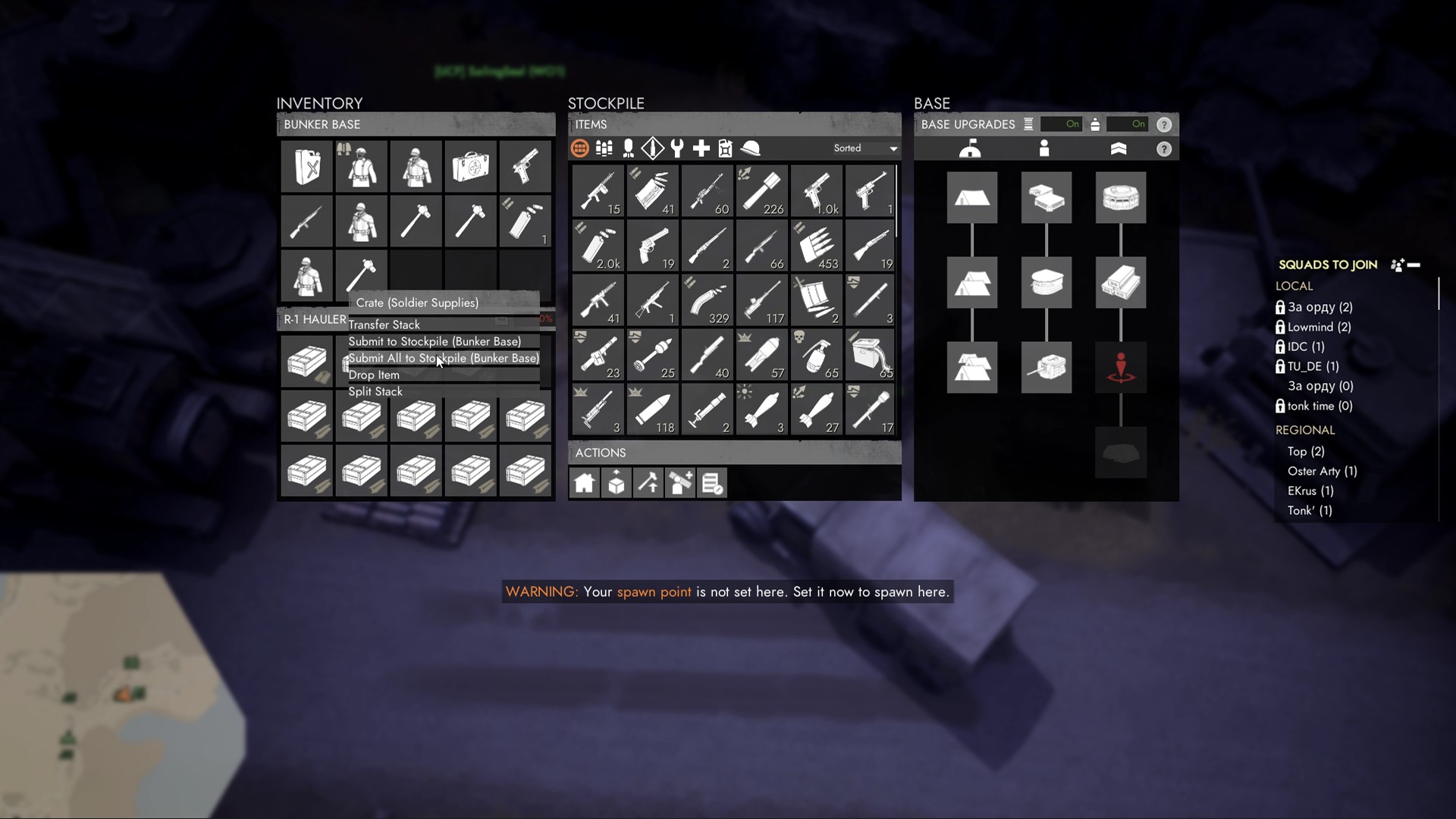Filter stockpile by uniforms helmet icon
This screenshot has width=1456, height=819.
click(x=750, y=149)
